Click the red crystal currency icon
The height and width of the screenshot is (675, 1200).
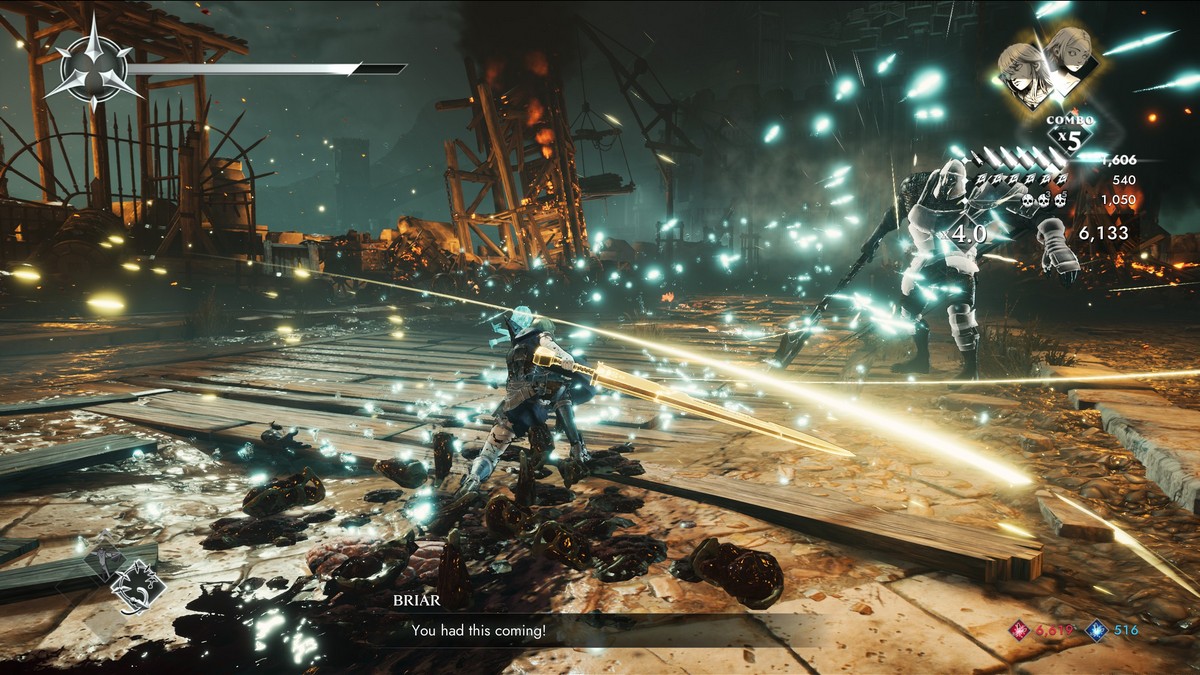1019,629
